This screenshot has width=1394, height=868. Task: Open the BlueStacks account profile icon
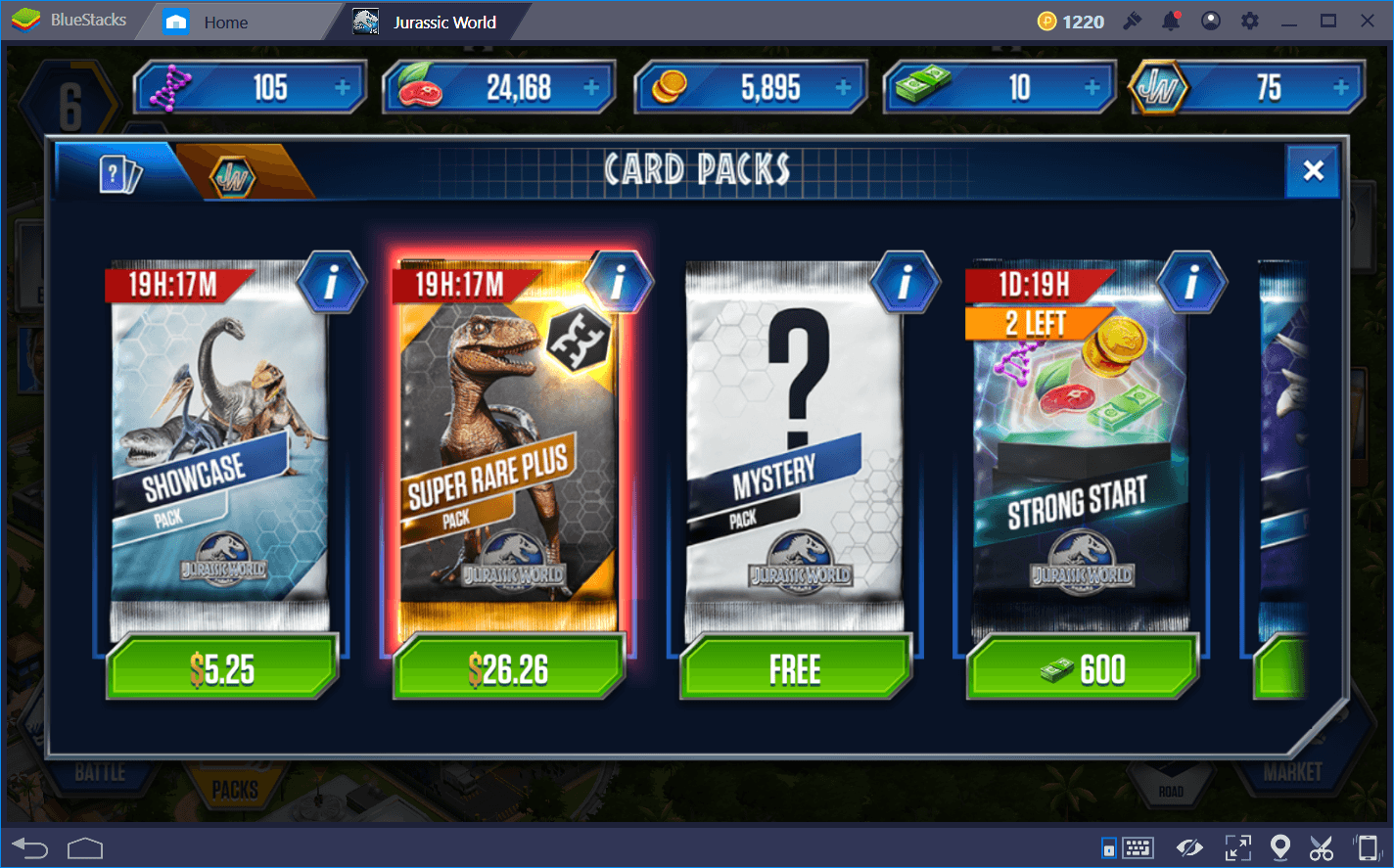[x=1211, y=21]
